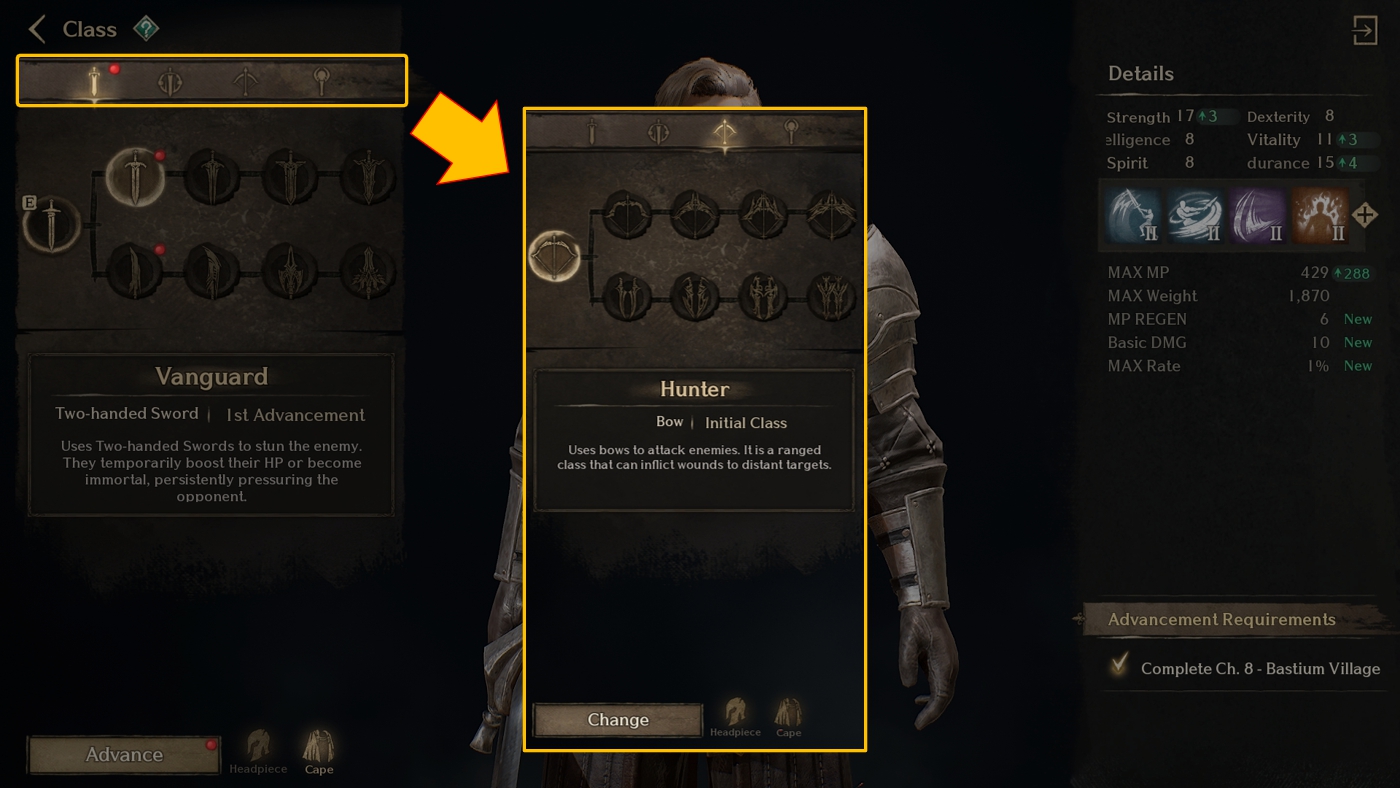
Task: Go back using the arrow beside Class
Action: point(38,29)
